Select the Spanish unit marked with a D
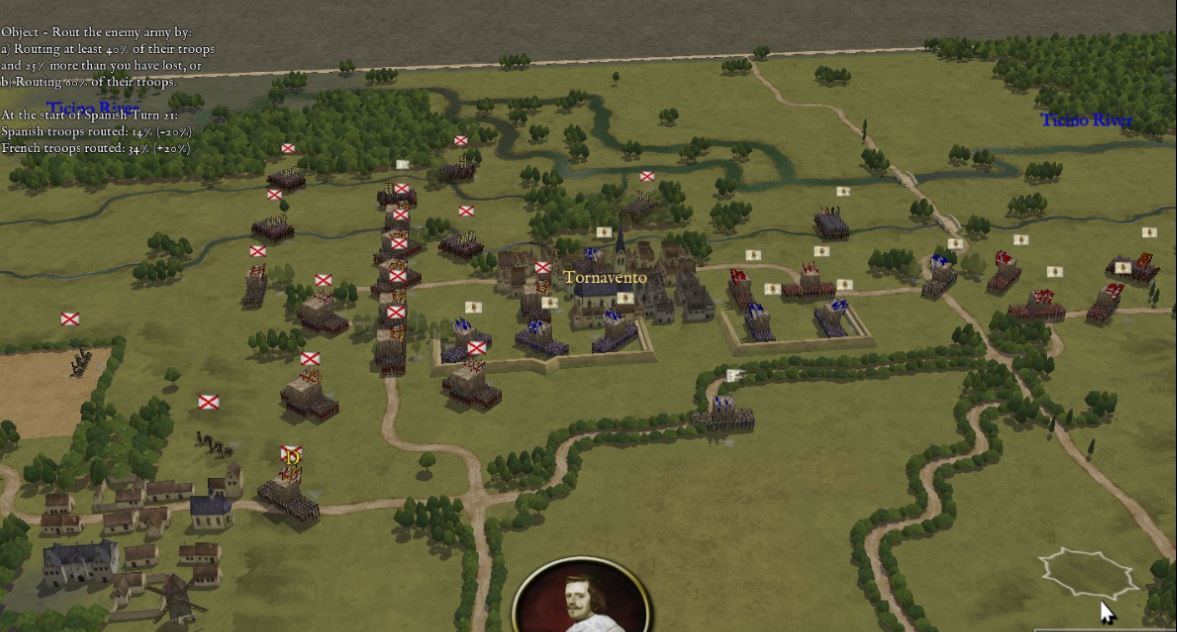The height and width of the screenshot is (632, 1177). coord(290,491)
